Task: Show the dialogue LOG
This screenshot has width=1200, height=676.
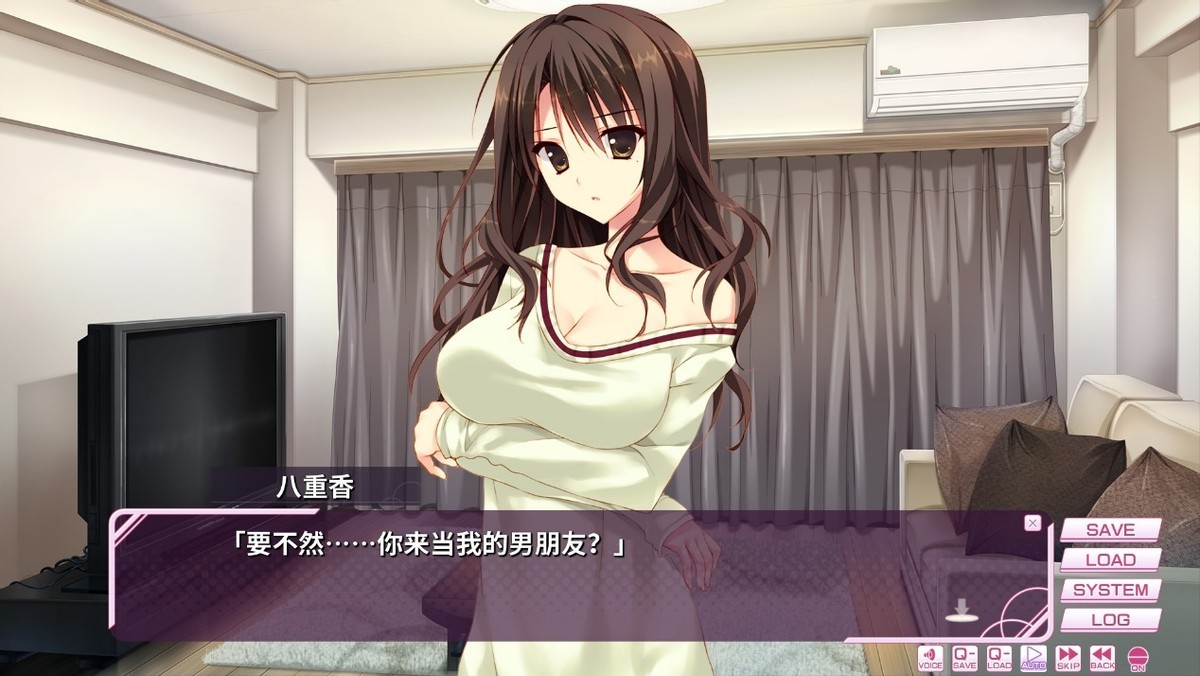Action: [1110, 620]
